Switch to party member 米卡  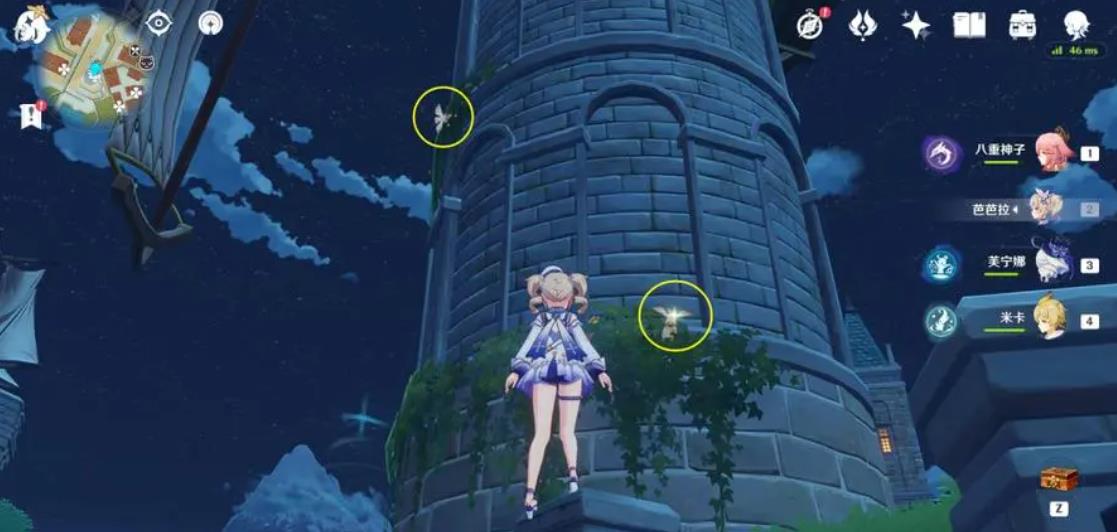(1050, 320)
